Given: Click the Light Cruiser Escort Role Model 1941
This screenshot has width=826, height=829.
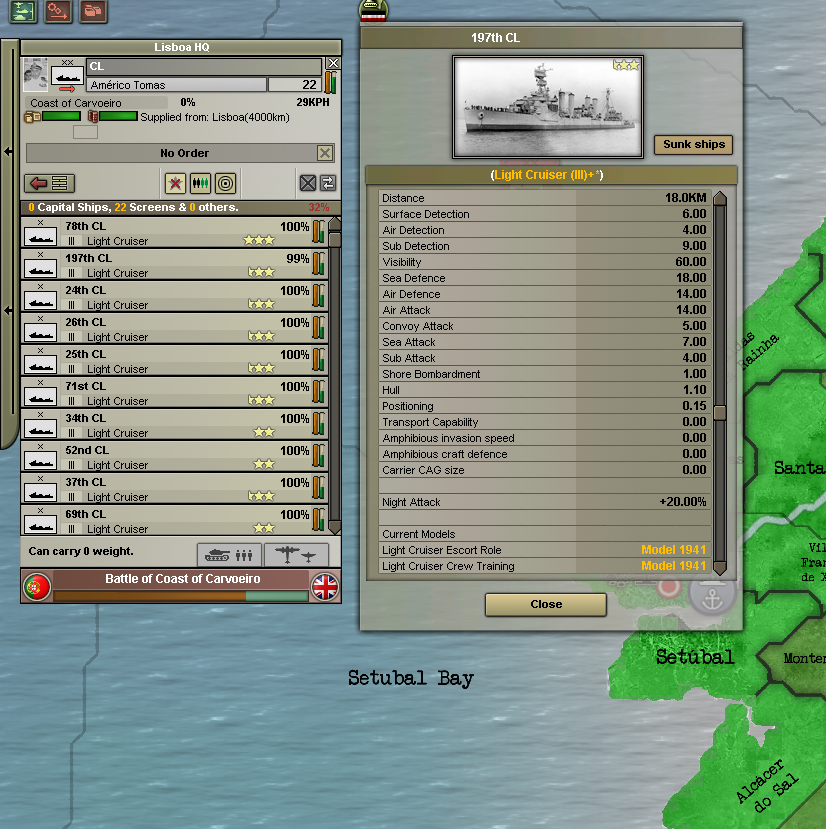Looking at the screenshot, I should tap(673, 550).
